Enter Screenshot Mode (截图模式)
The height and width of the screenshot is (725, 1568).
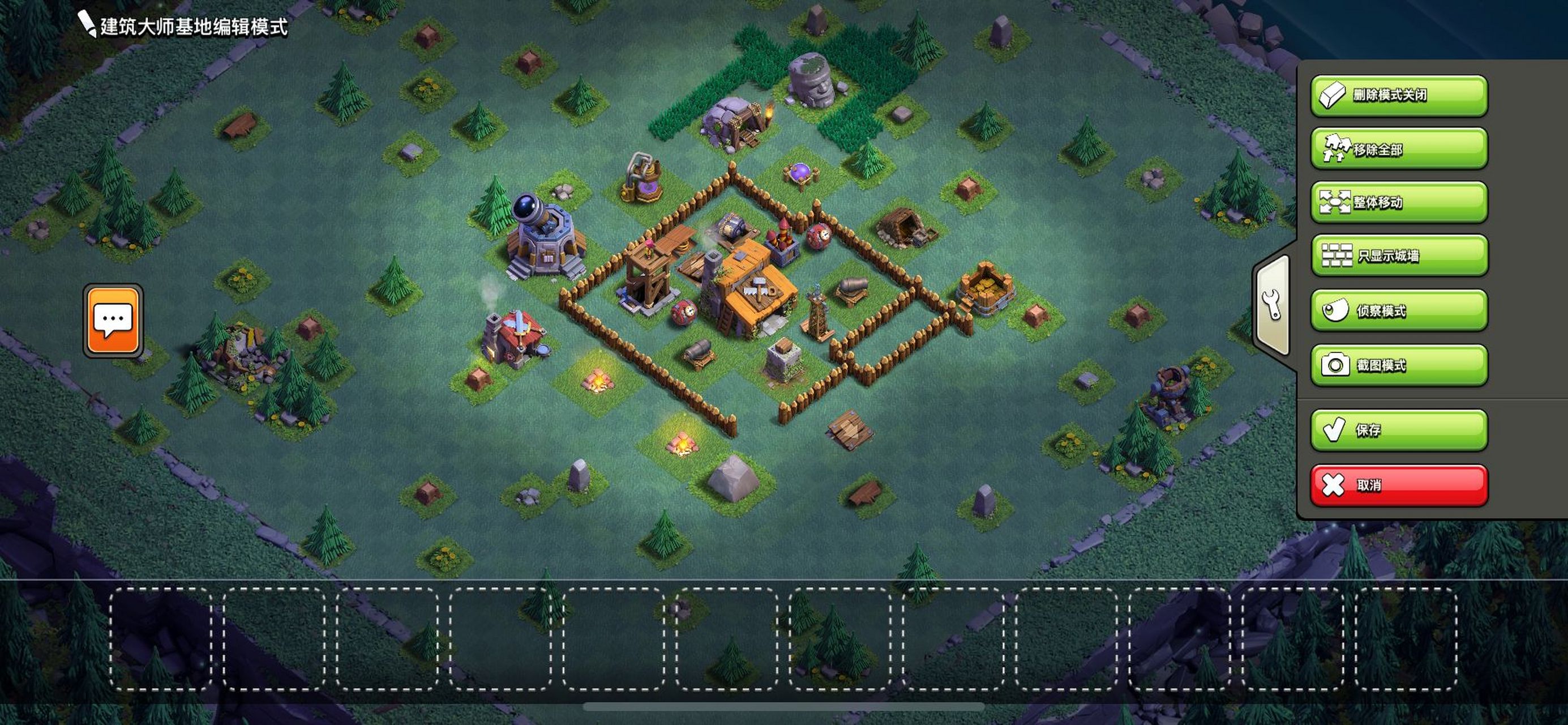tap(1399, 365)
